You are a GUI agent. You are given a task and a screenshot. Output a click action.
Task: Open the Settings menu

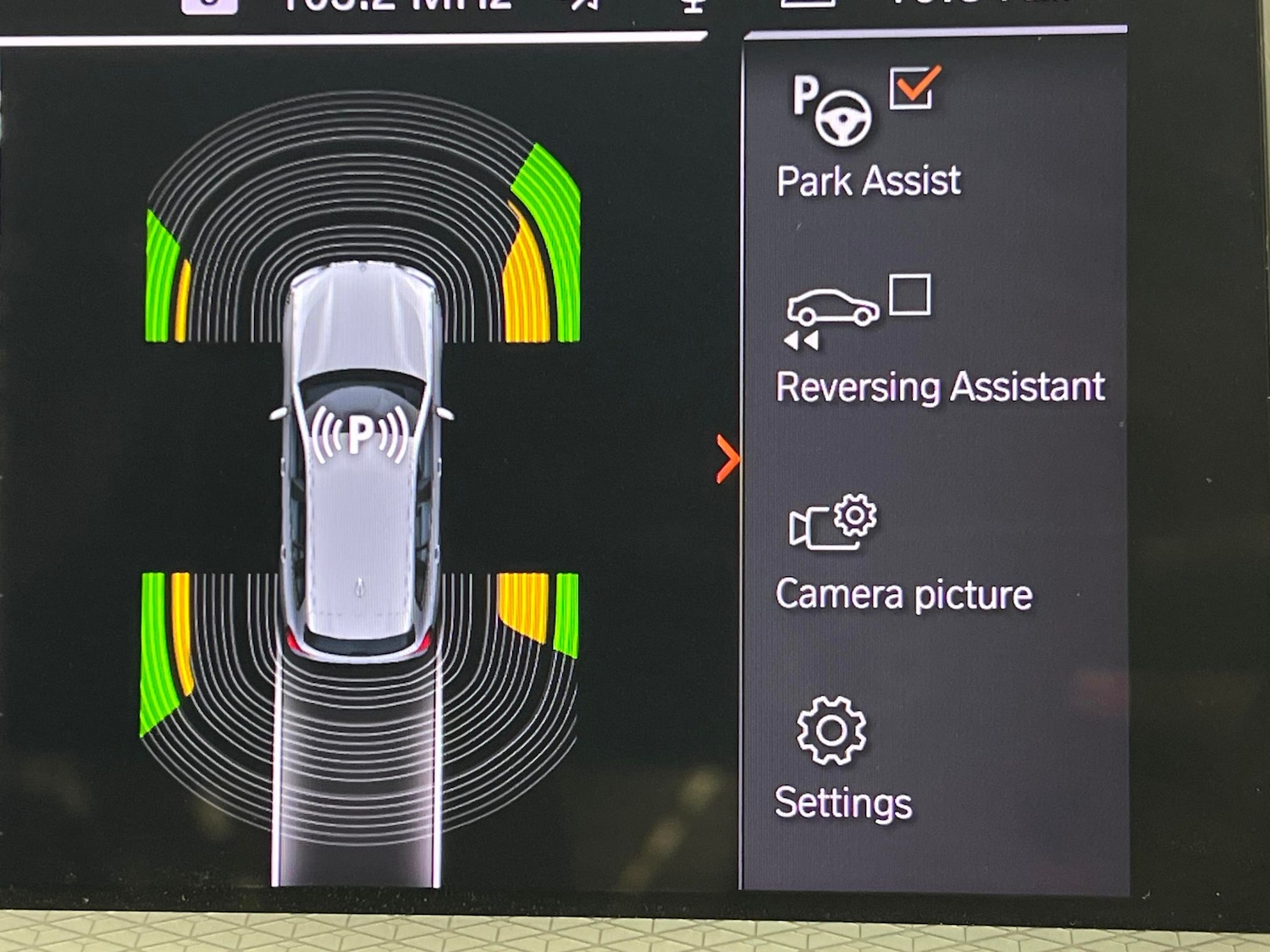pos(842,758)
